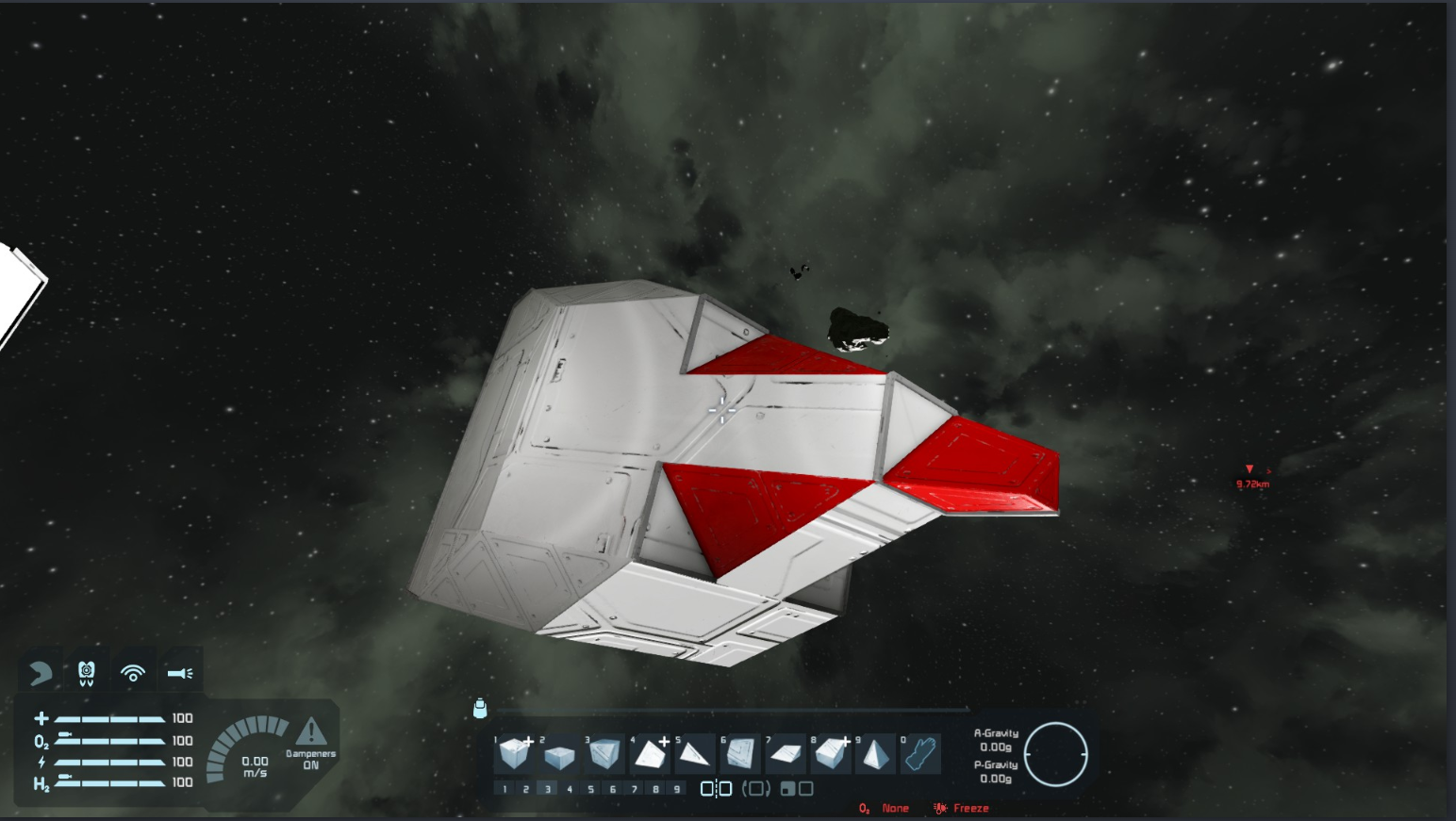Choose the half block in hotbar slot 2
This screenshot has width=1456, height=821.
[x=559, y=755]
